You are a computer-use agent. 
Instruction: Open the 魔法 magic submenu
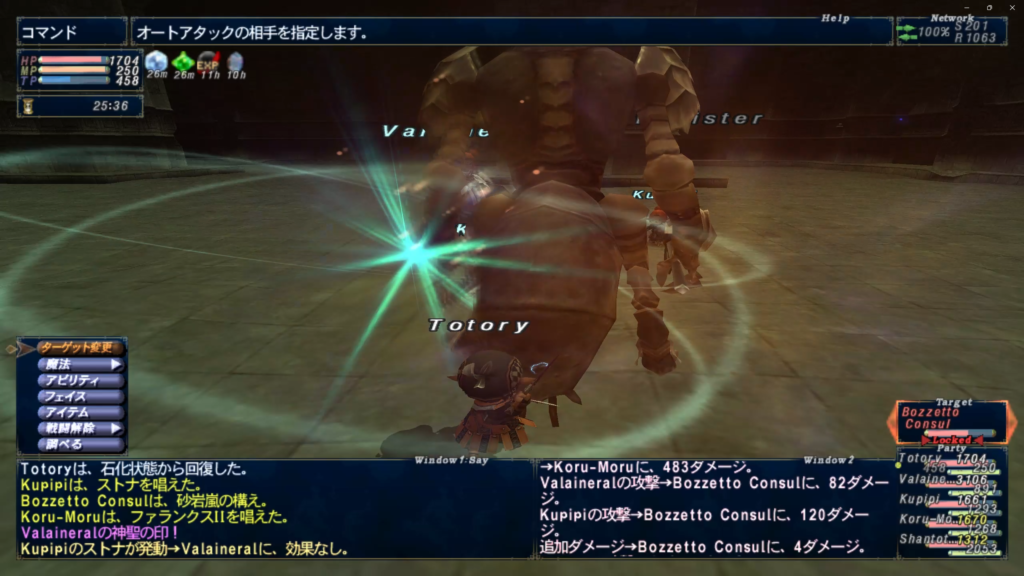click(x=80, y=364)
